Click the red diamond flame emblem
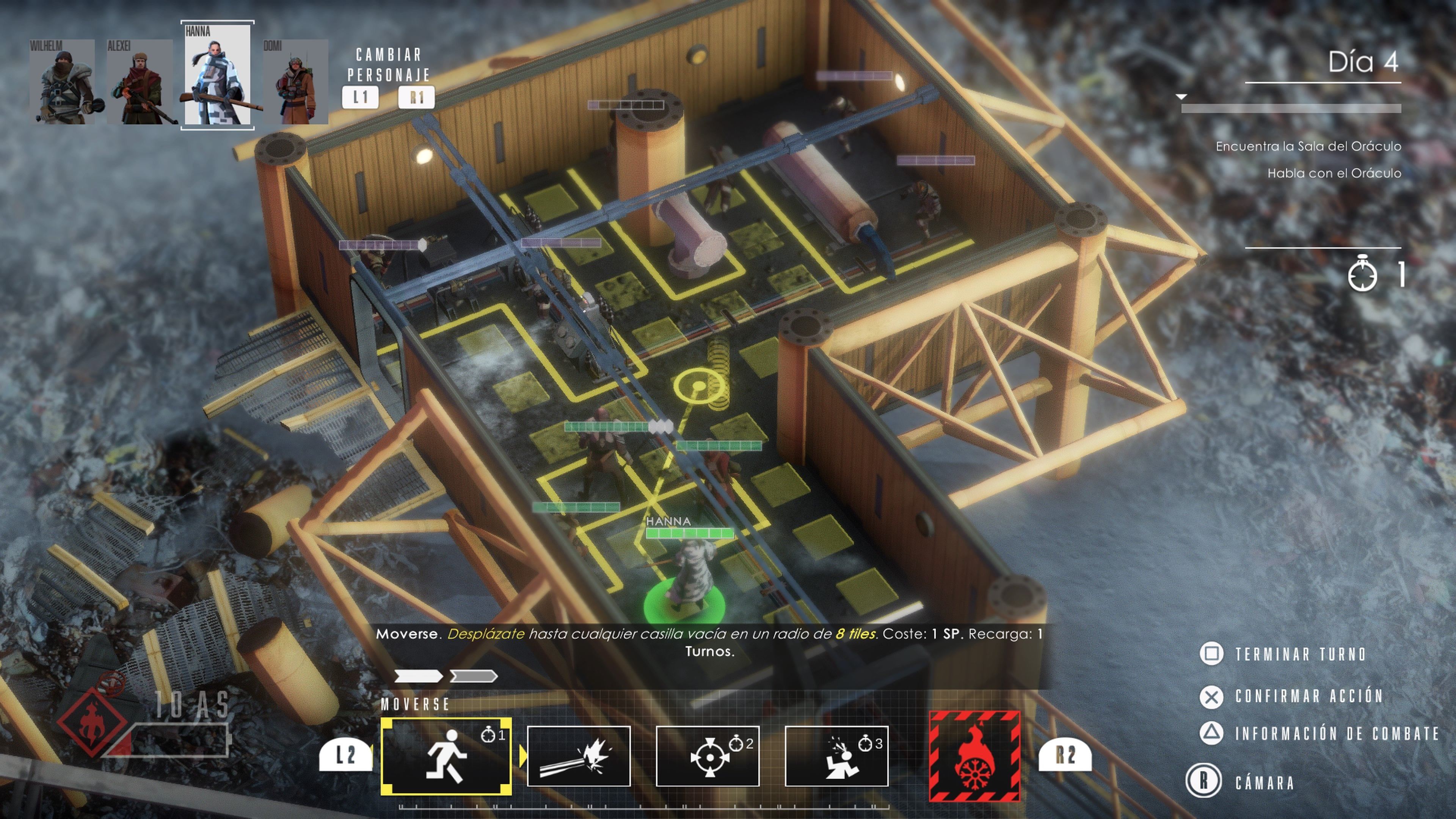Image resolution: width=1456 pixels, height=819 pixels. click(91, 721)
